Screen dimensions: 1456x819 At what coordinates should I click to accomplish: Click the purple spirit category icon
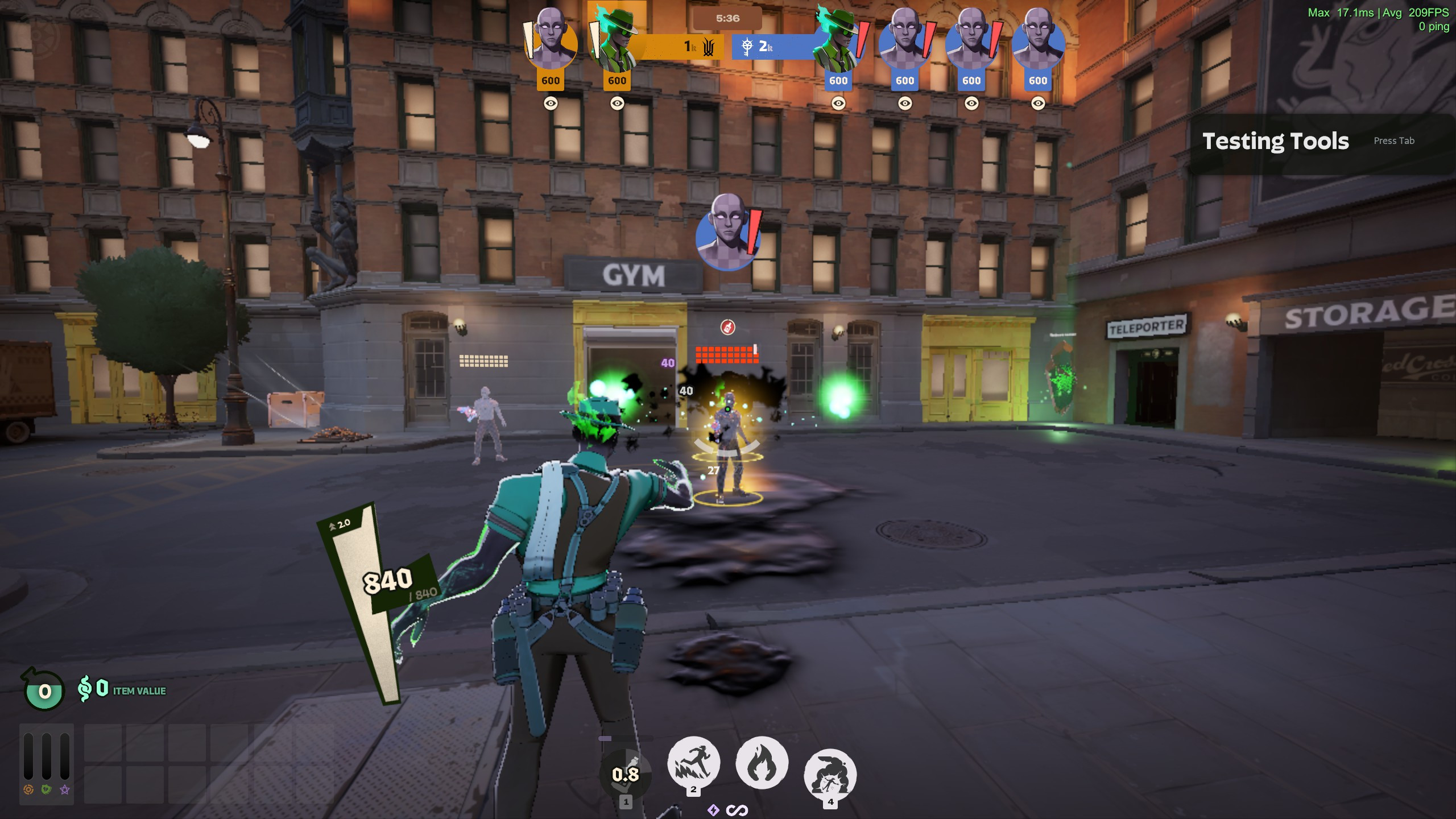65,789
